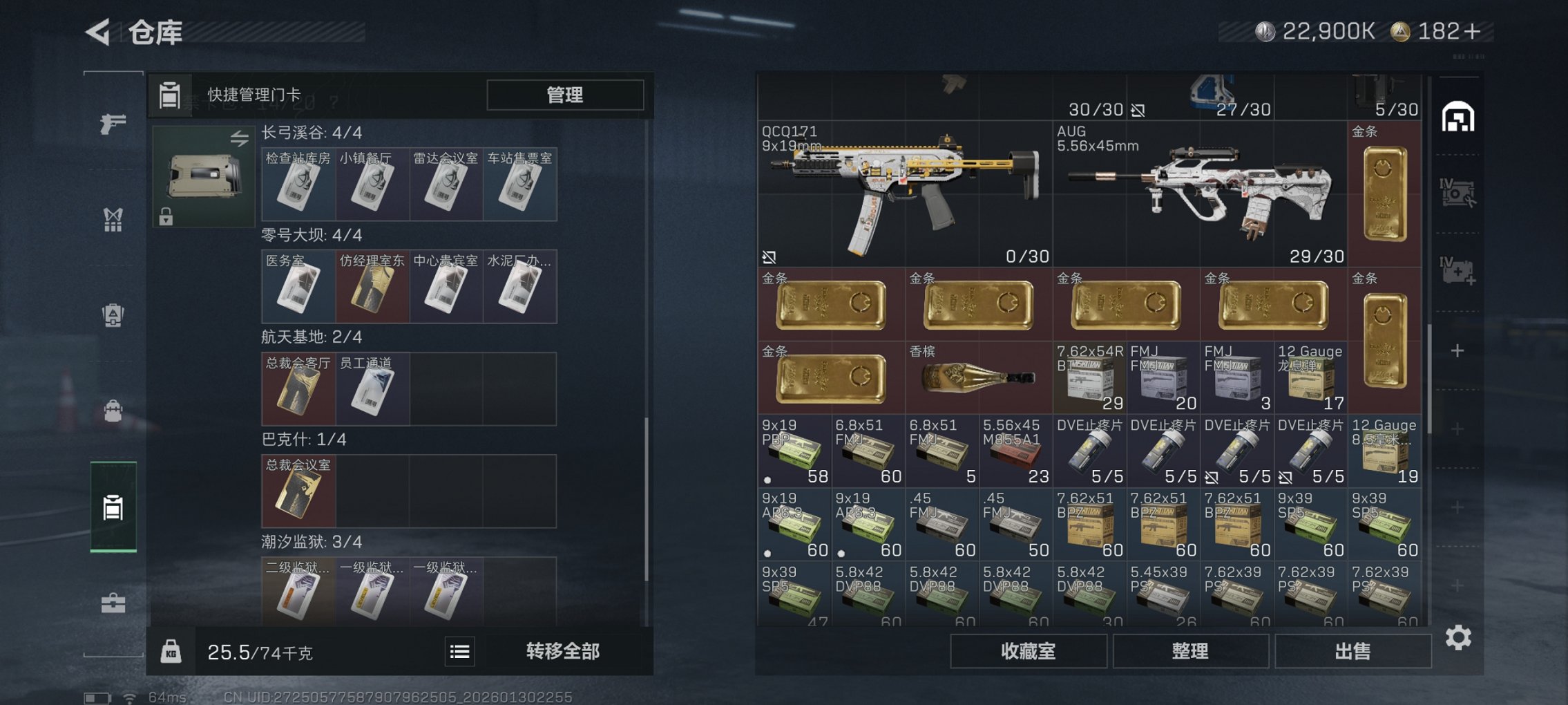Return to 仓库 via the back arrow
Screen dimensions: 1568x705
point(99,30)
